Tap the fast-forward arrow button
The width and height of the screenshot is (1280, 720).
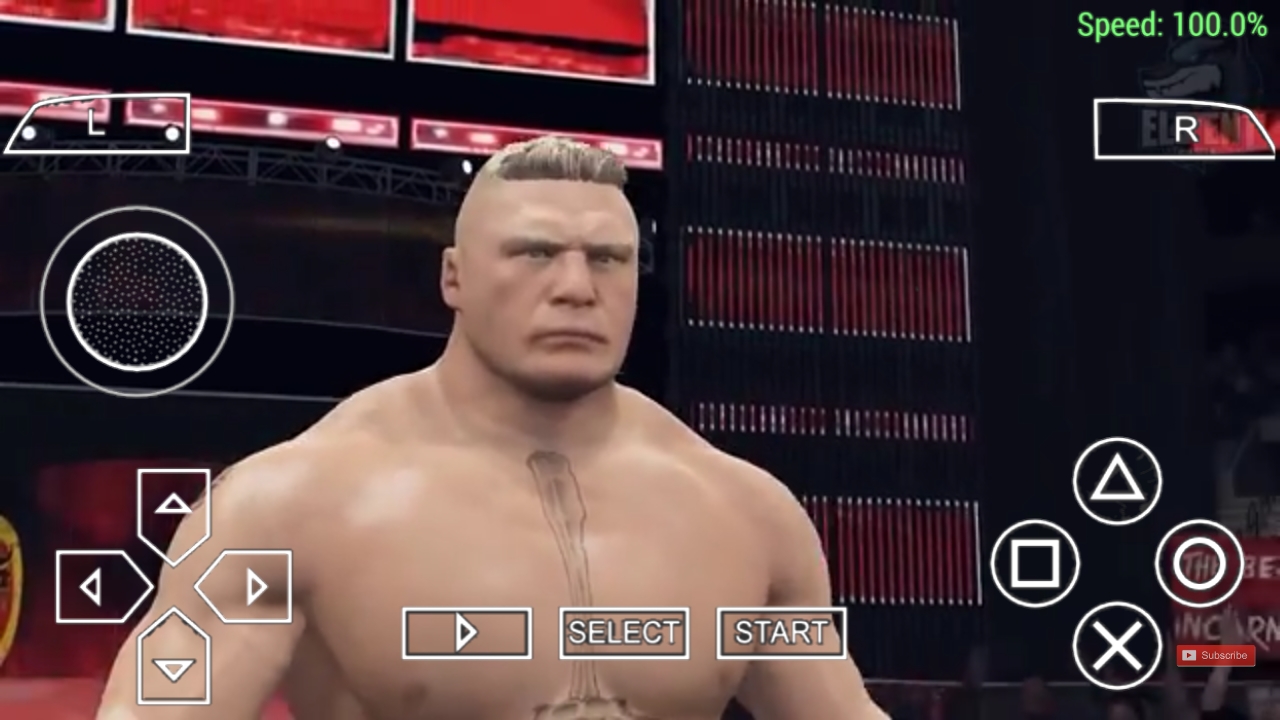[466, 633]
